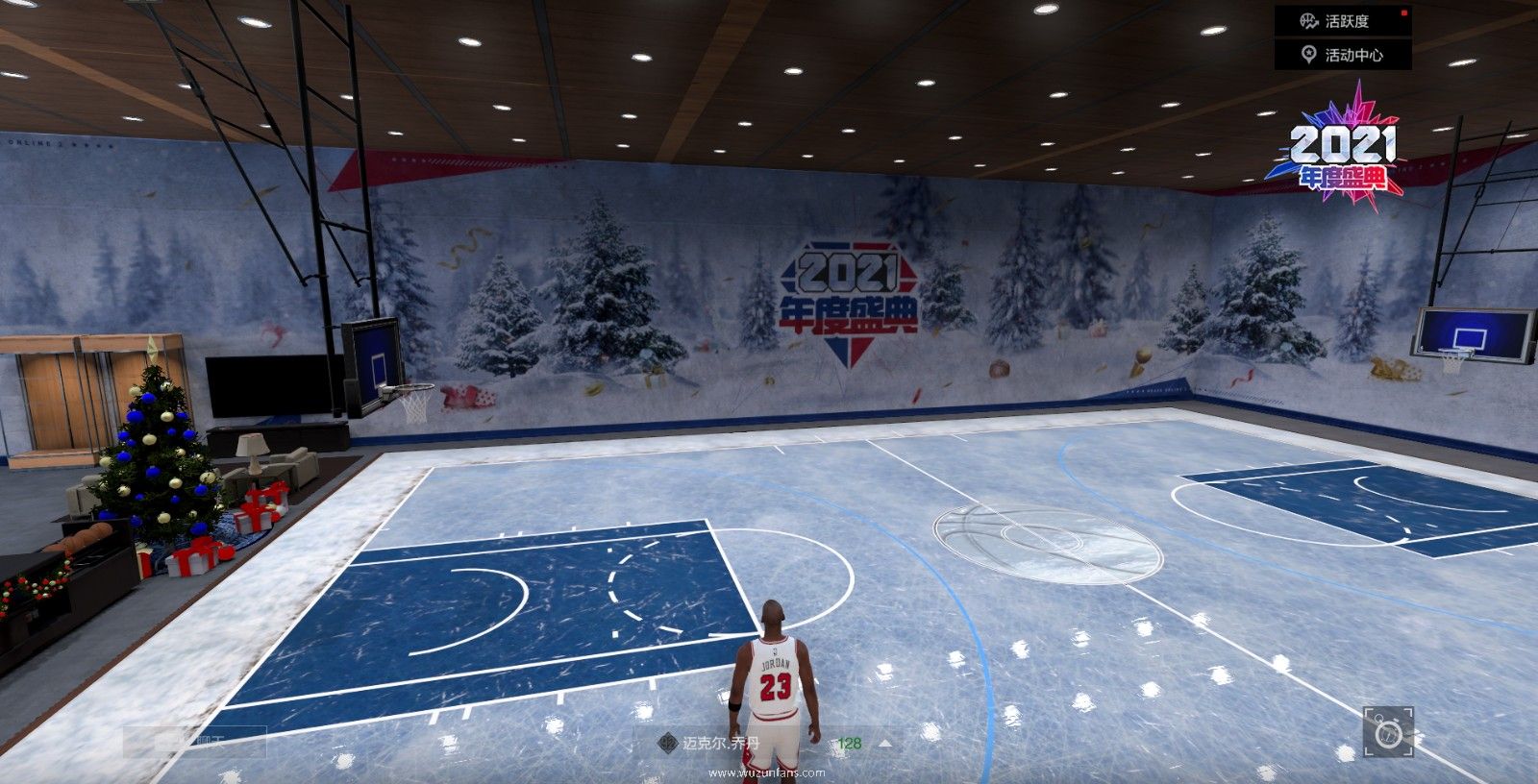This screenshot has height=784, width=1538.
Task: Click the green 128 activity value
Action: [850, 742]
